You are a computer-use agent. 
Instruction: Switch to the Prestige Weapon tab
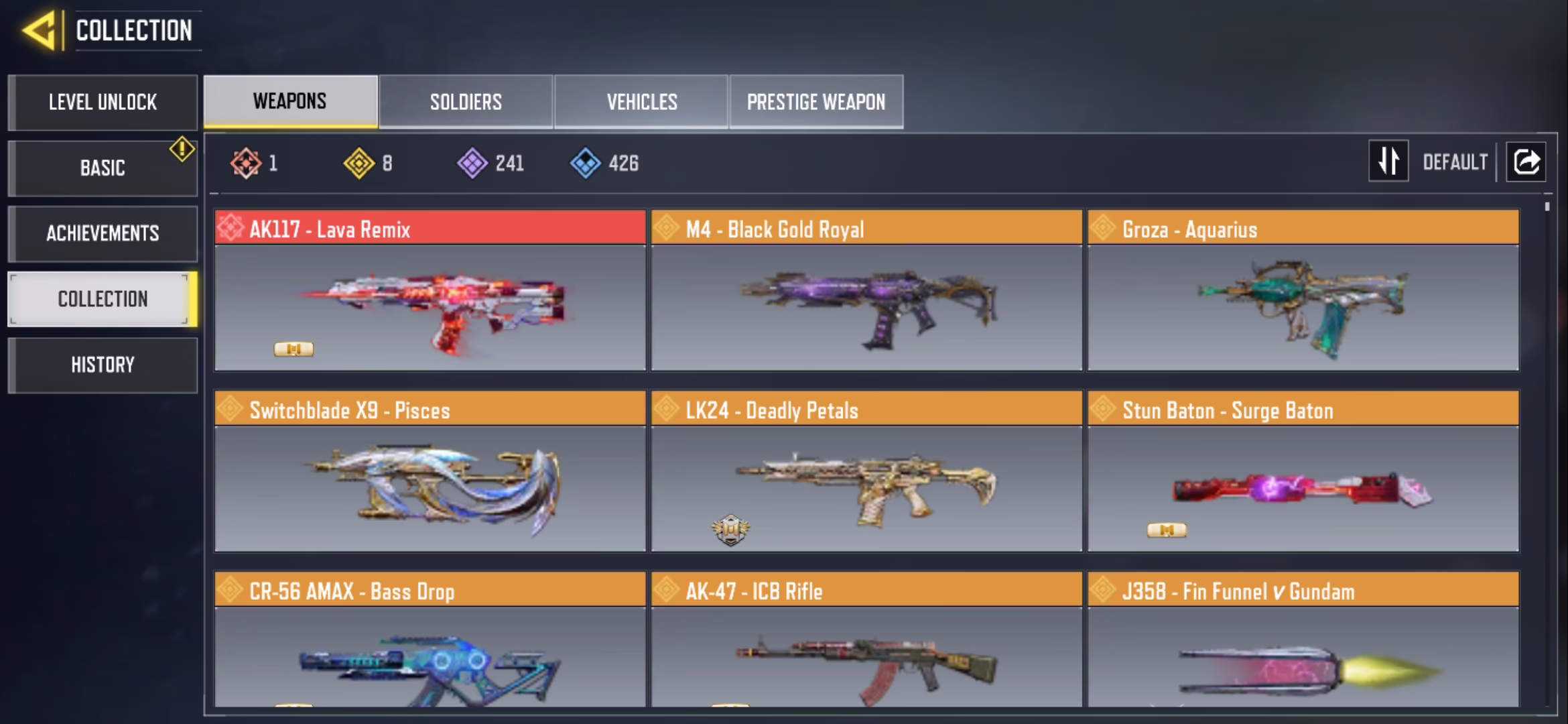816,102
